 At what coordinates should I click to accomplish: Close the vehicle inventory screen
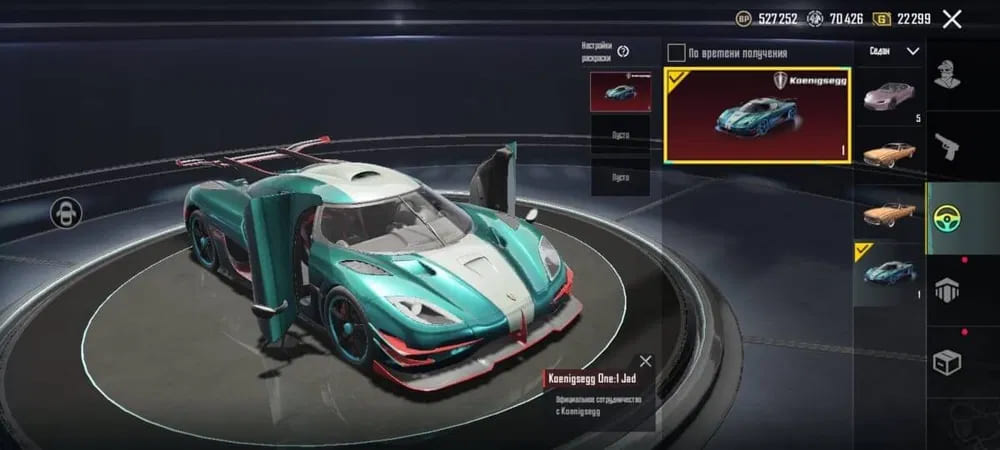click(952, 19)
